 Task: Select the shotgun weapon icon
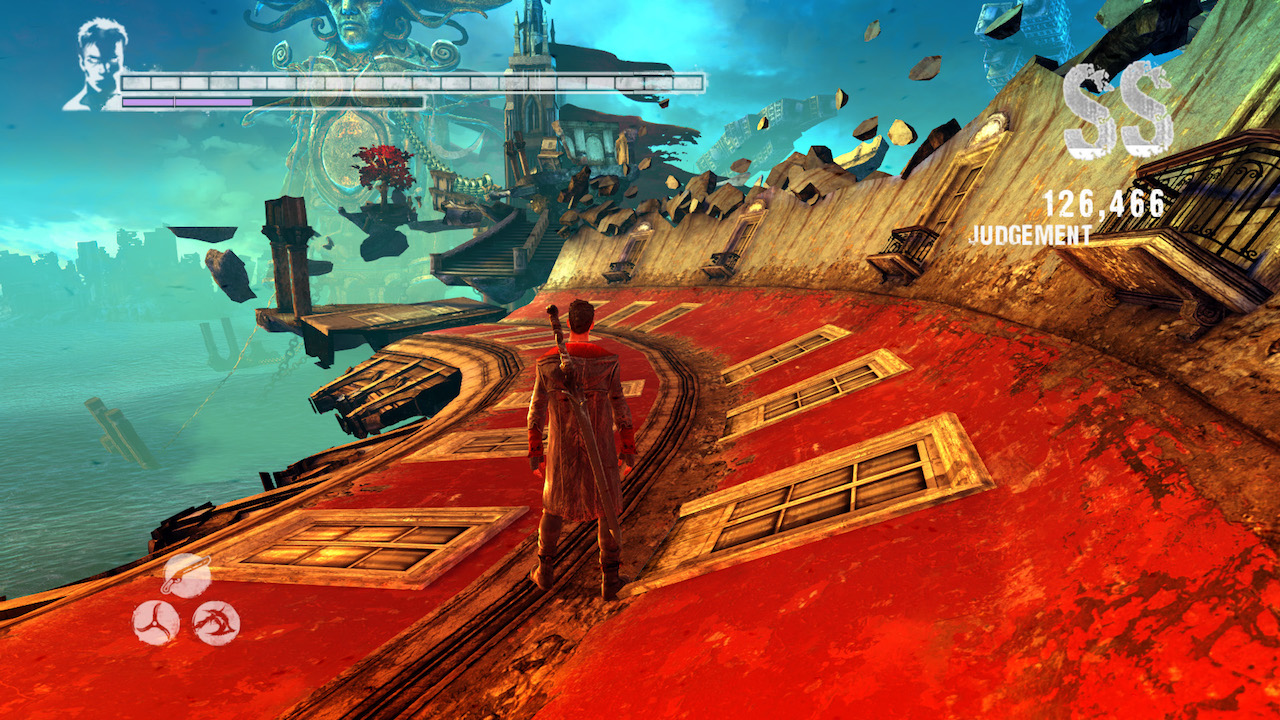tap(186, 576)
